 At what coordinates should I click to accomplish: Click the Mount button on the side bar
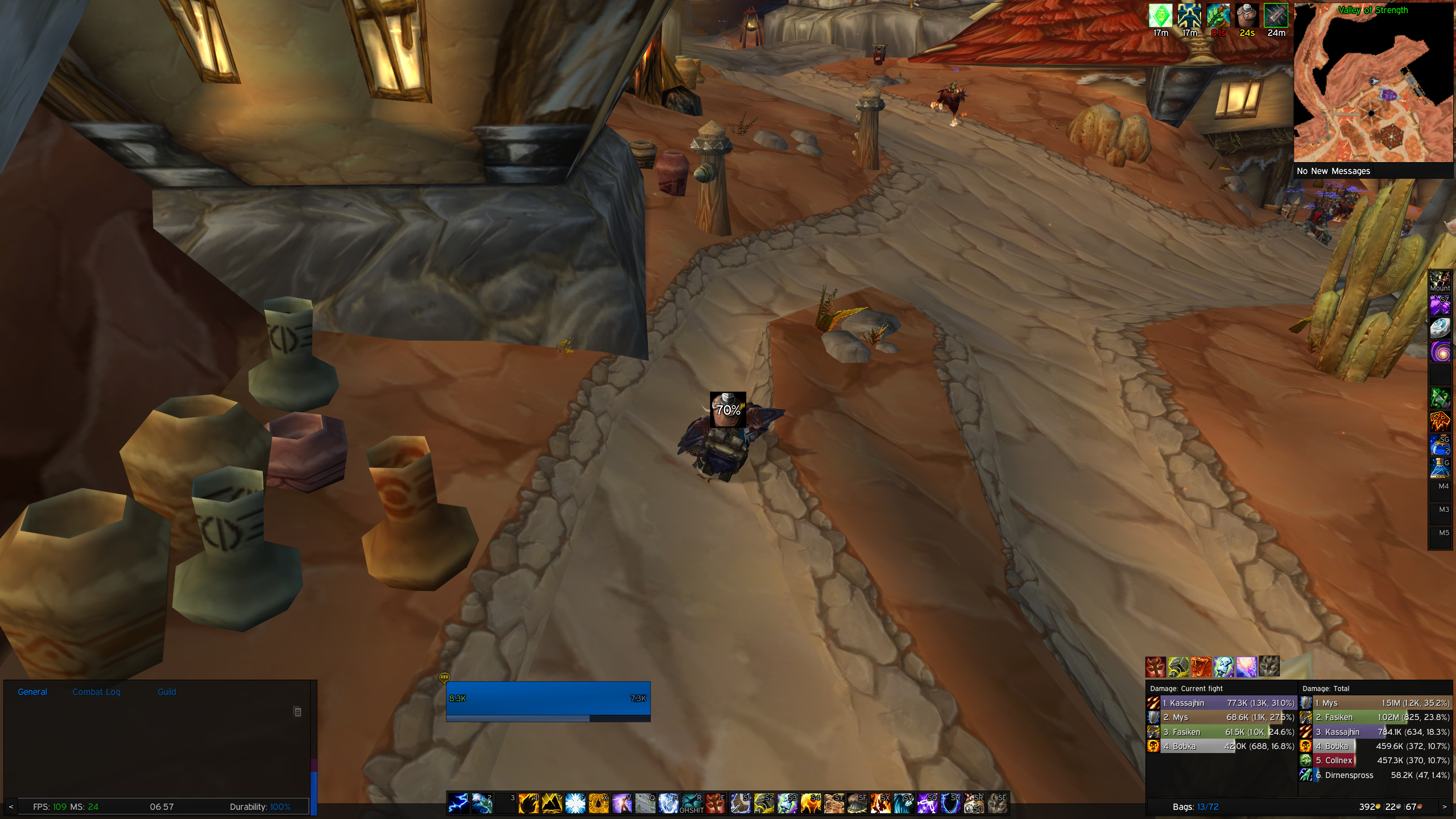tap(1440, 282)
